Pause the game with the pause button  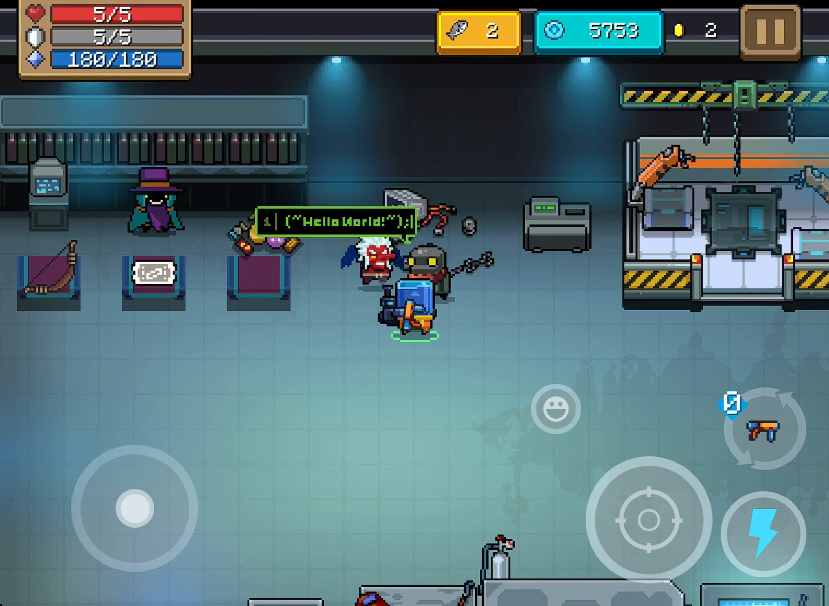click(770, 31)
